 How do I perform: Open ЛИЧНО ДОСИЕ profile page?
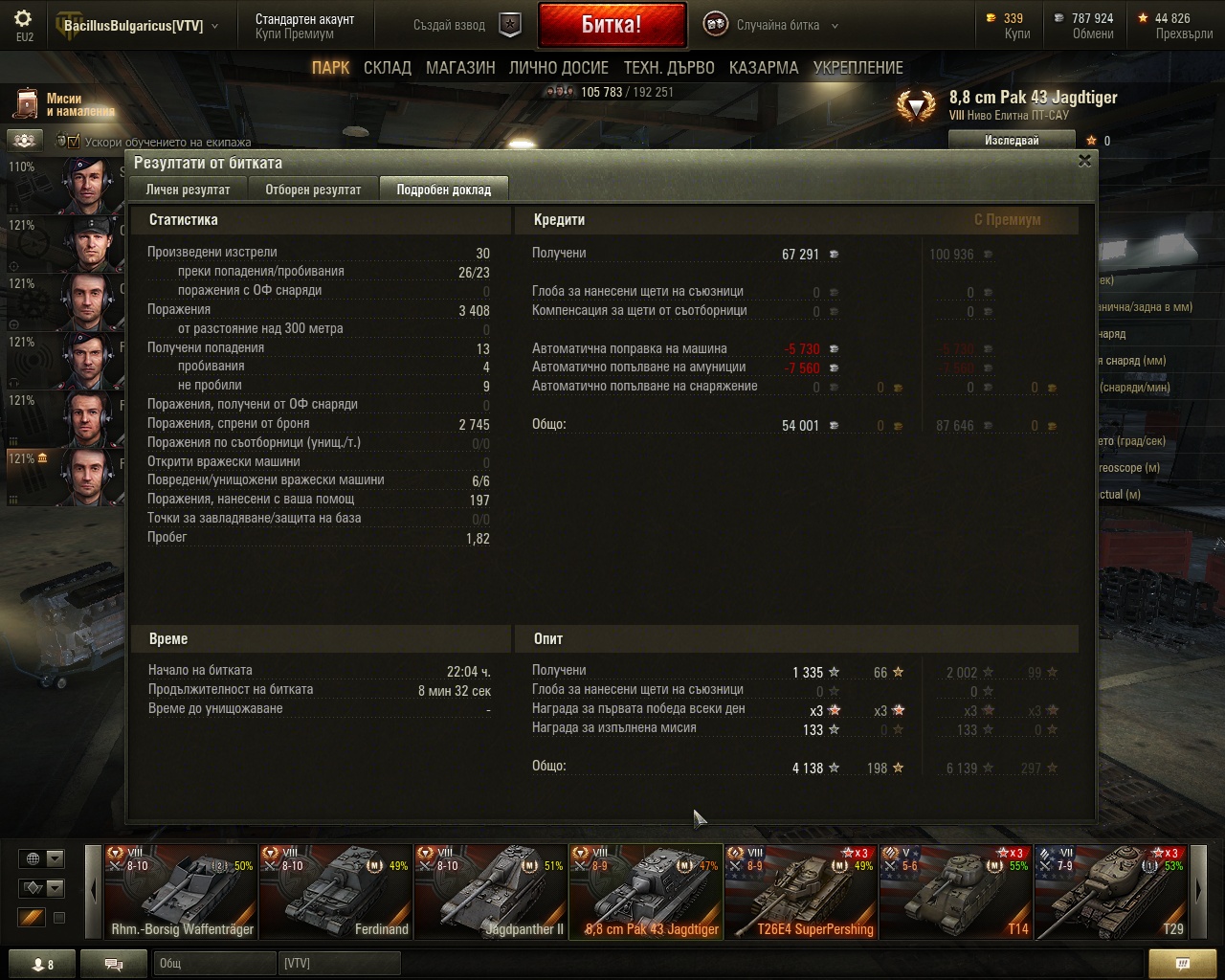(558, 68)
